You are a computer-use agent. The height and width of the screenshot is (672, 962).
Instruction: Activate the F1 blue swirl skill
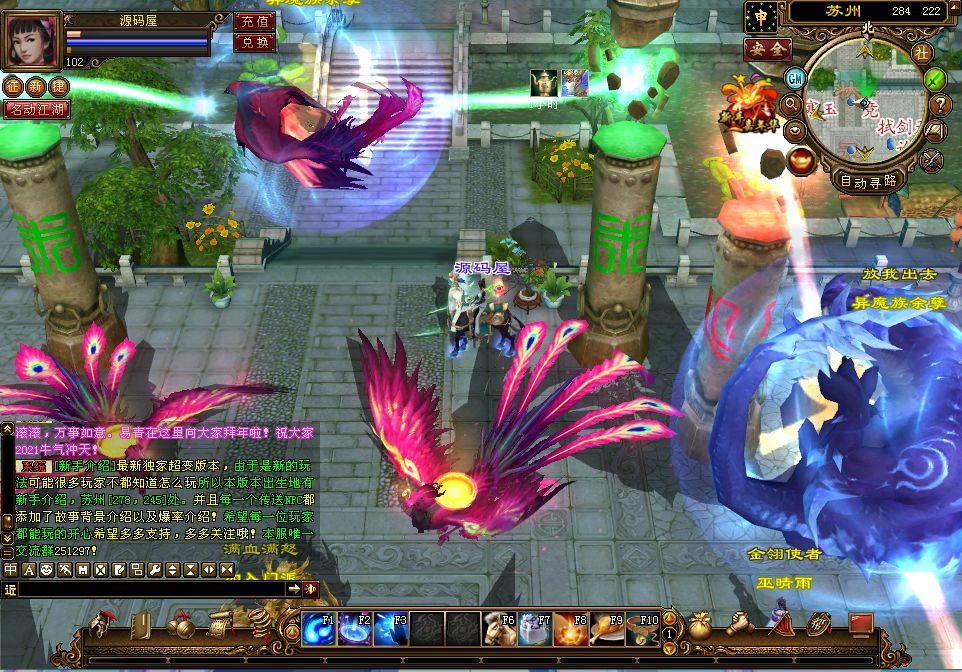(x=319, y=629)
